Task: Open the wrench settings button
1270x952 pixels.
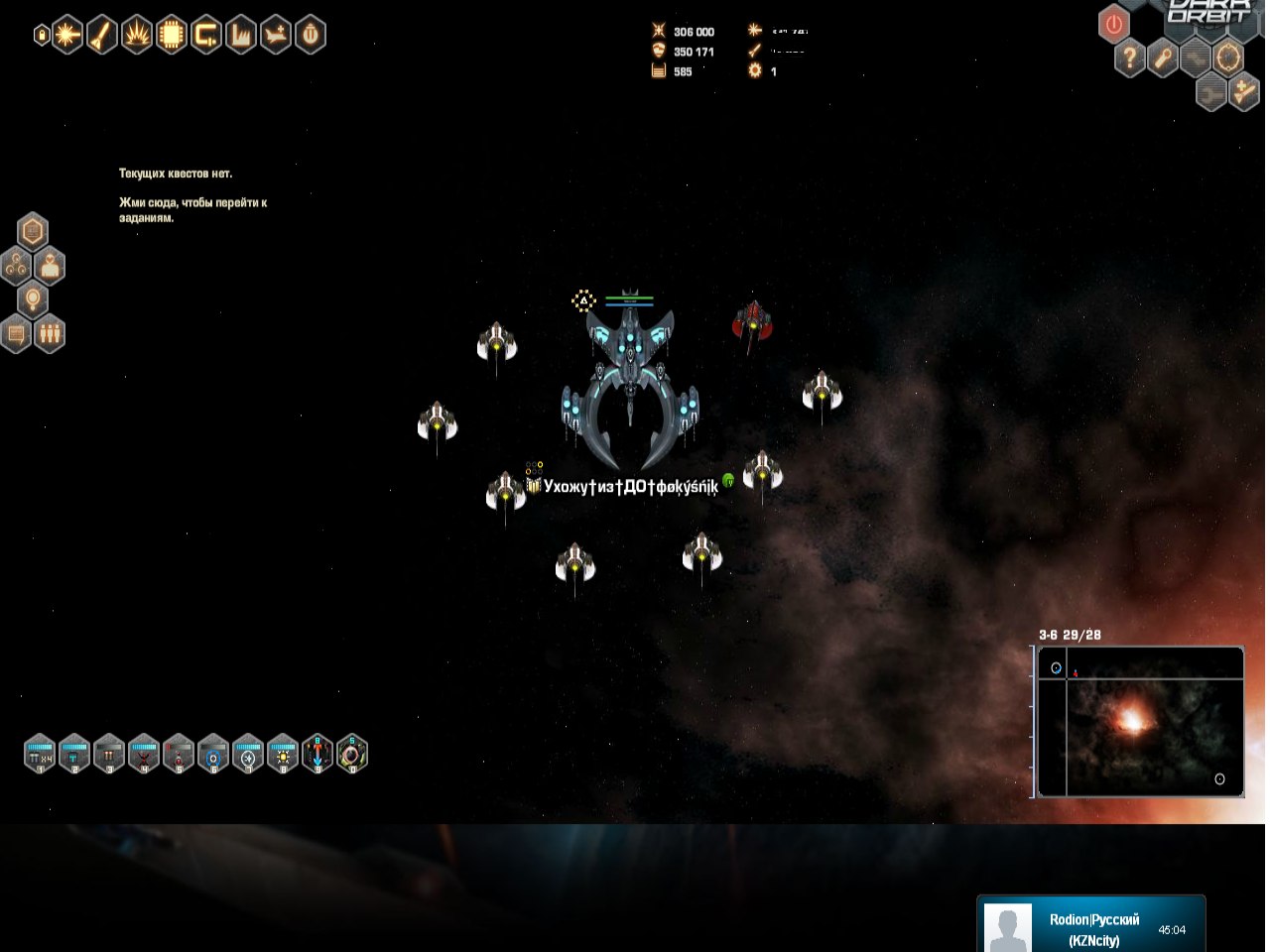Action: (1163, 59)
